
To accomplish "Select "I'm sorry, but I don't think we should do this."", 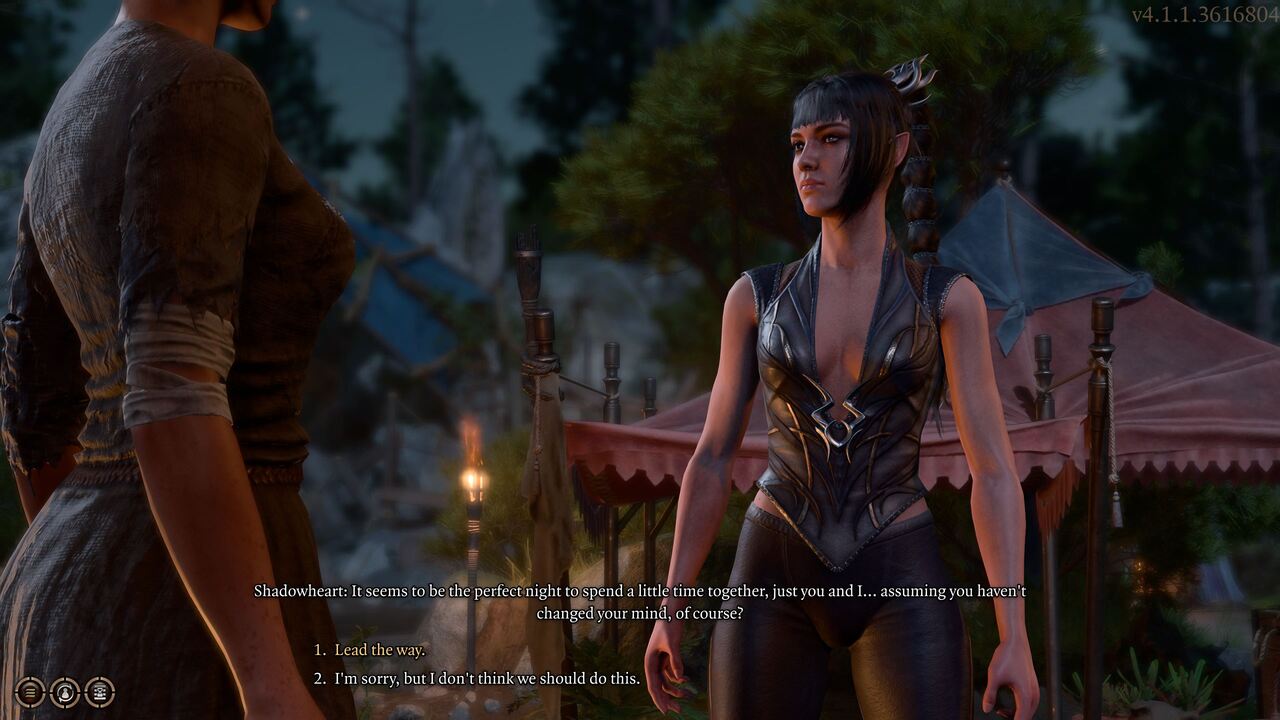I will coord(487,679).
